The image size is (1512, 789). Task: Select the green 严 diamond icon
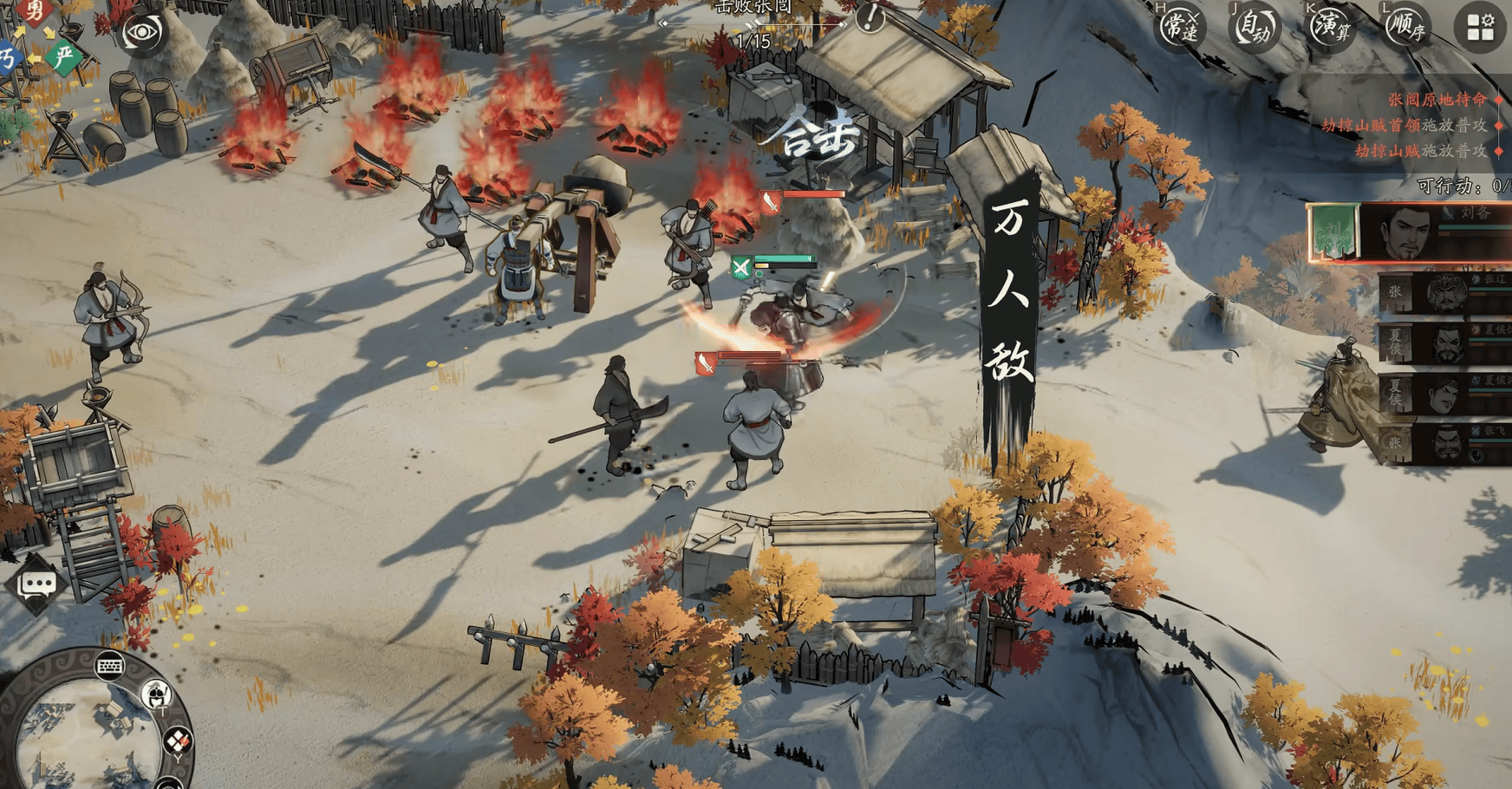(x=63, y=57)
